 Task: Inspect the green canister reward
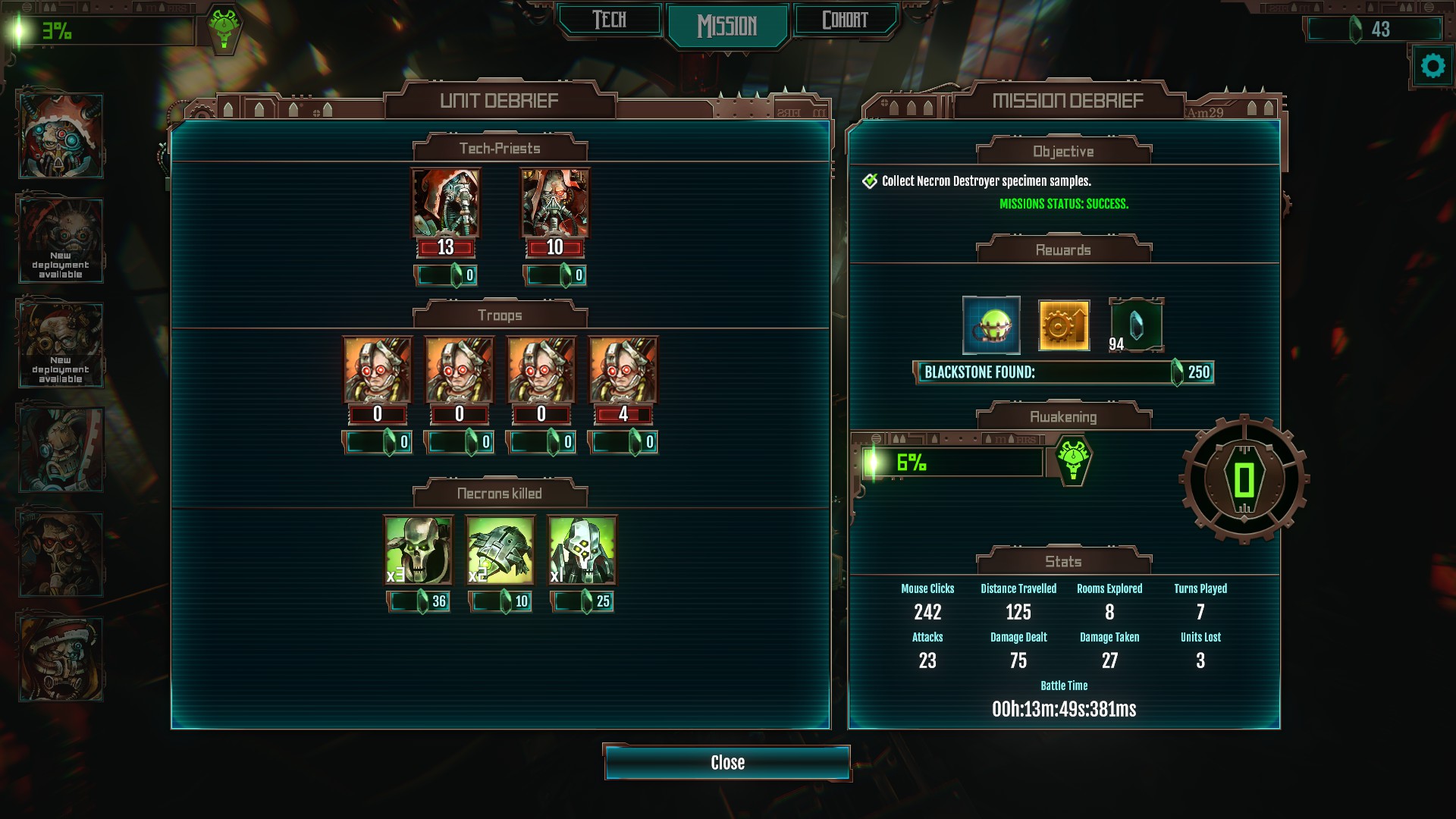pos(991,325)
